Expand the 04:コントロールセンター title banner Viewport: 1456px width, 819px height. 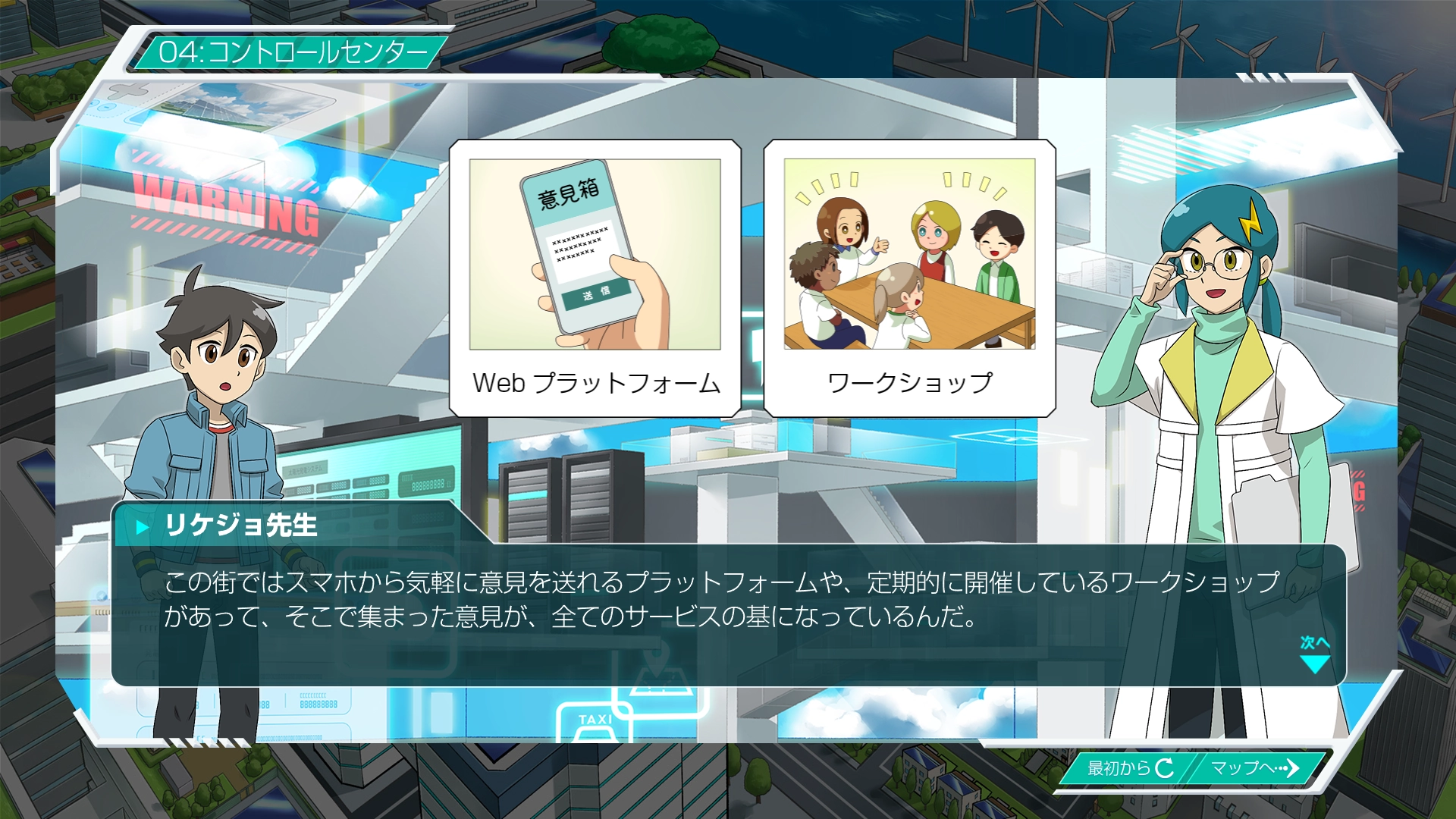(294, 52)
